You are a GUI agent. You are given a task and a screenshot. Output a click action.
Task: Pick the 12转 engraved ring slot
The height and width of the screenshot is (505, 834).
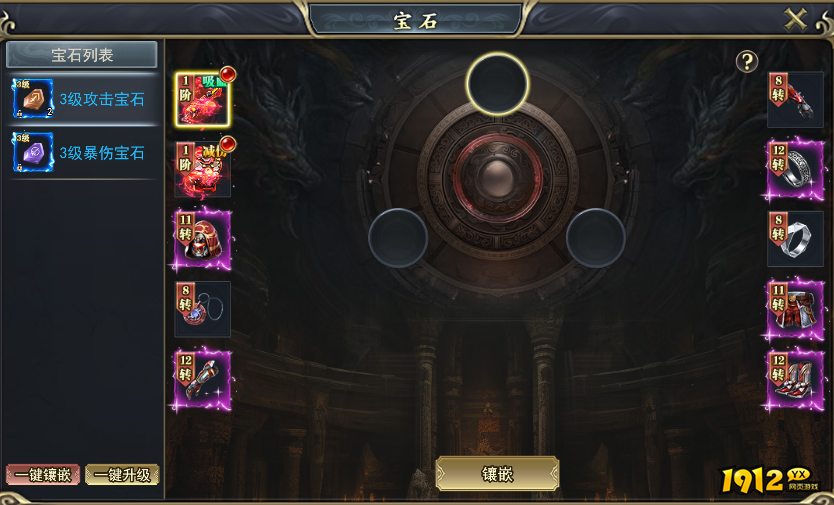[x=795, y=169]
